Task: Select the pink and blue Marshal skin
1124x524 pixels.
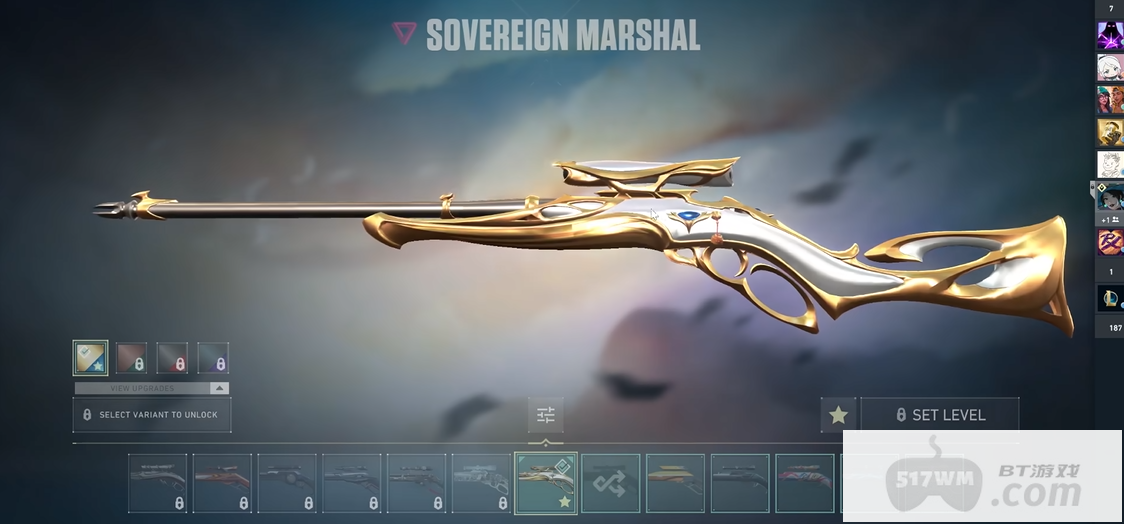Action: [x=804, y=483]
